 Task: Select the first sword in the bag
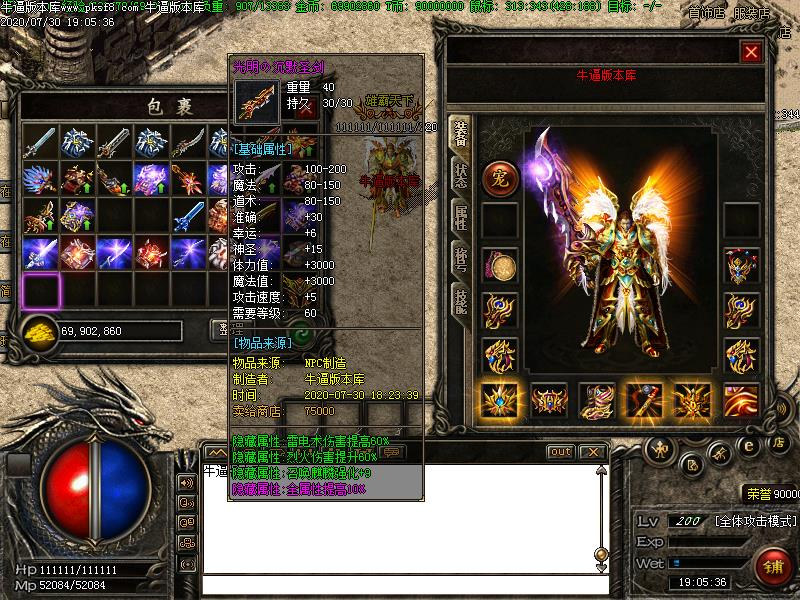[40, 142]
